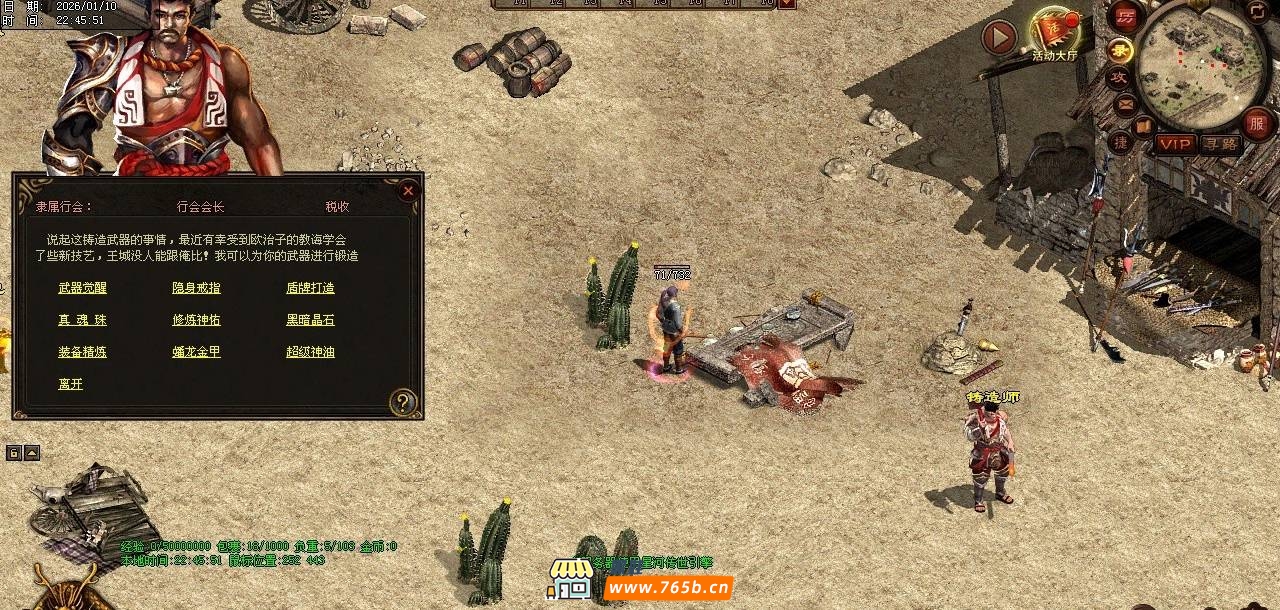This screenshot has height=610, width=1280.
Task: Select 装备精炼 equipment refining
Action: (82, 352)
